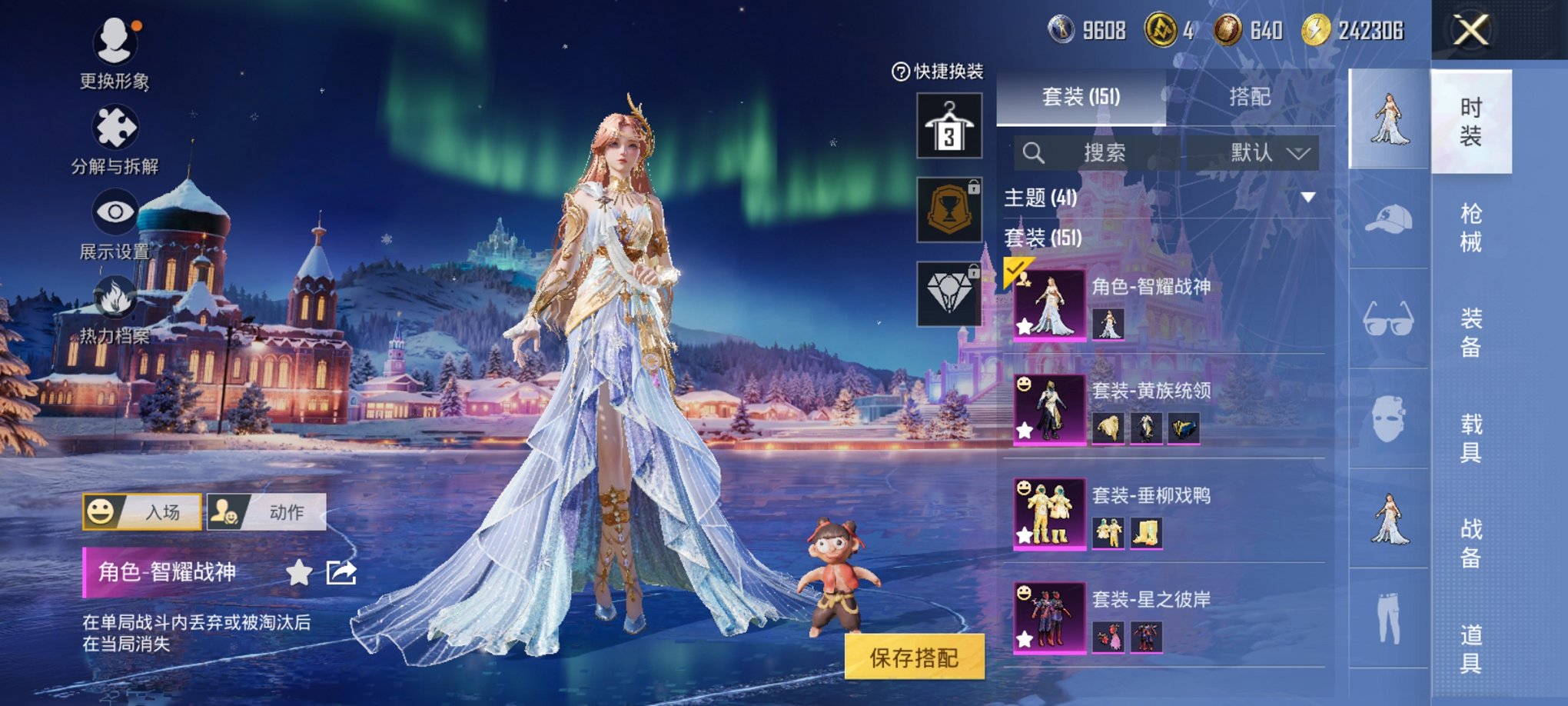
Task: Open quick outfit hanger slot 3
Action: pyautogui.click(x=951, y=125)
